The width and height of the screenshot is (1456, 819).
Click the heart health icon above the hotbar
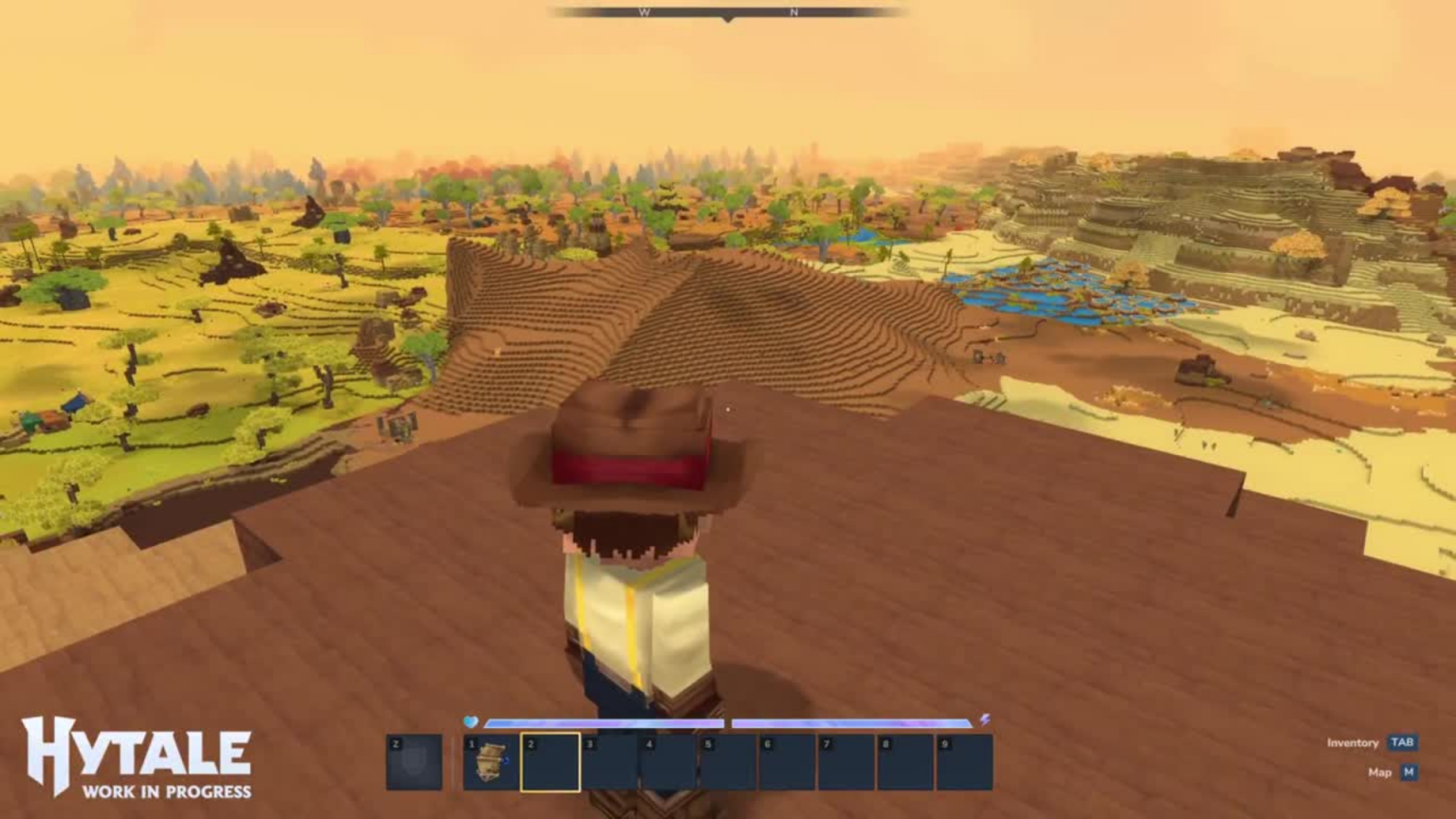click(471, 719)
